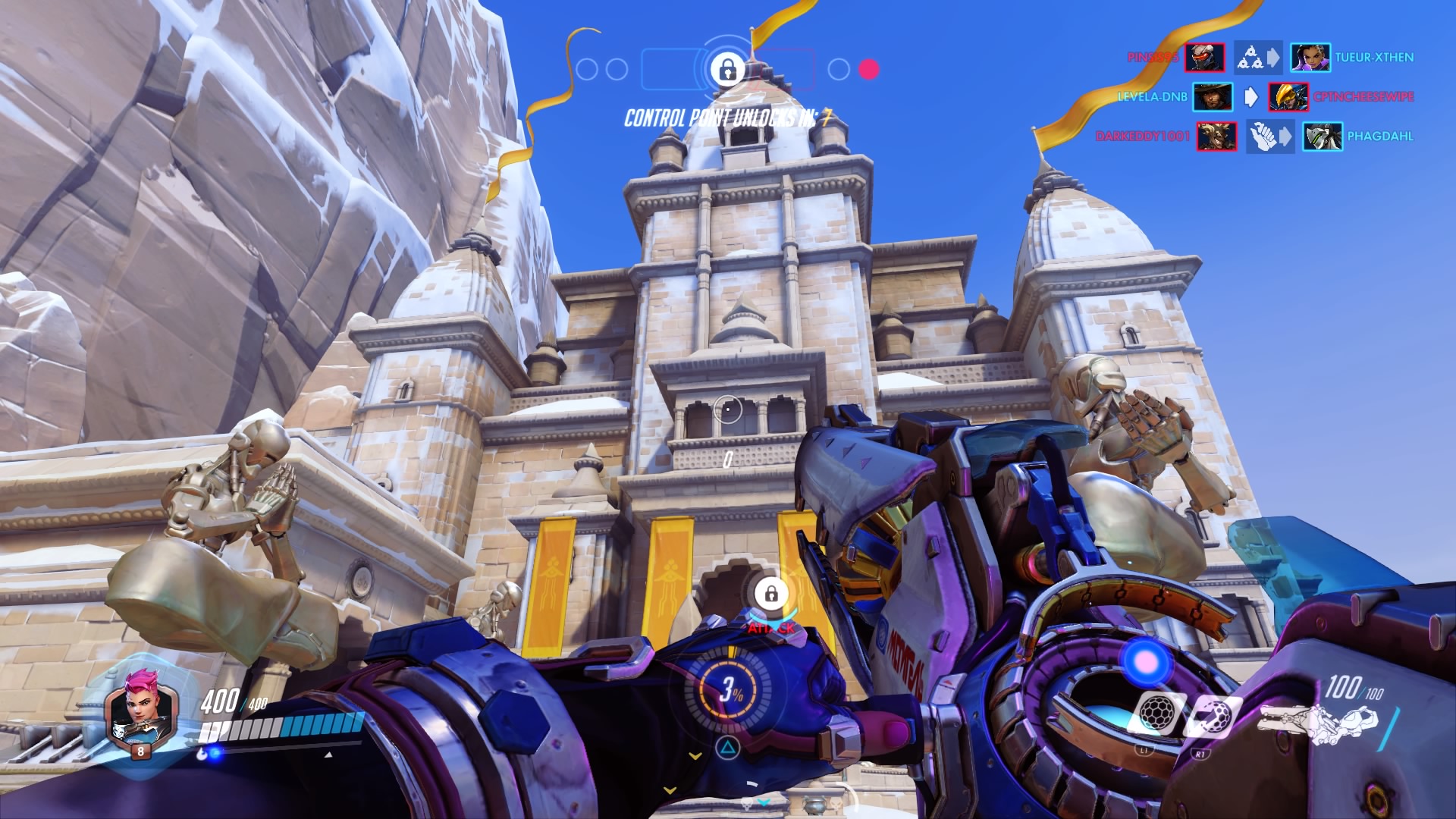Activate the Particle Barrier ability icon
Screen dimensions: 1456x819
click(1156, 714)
